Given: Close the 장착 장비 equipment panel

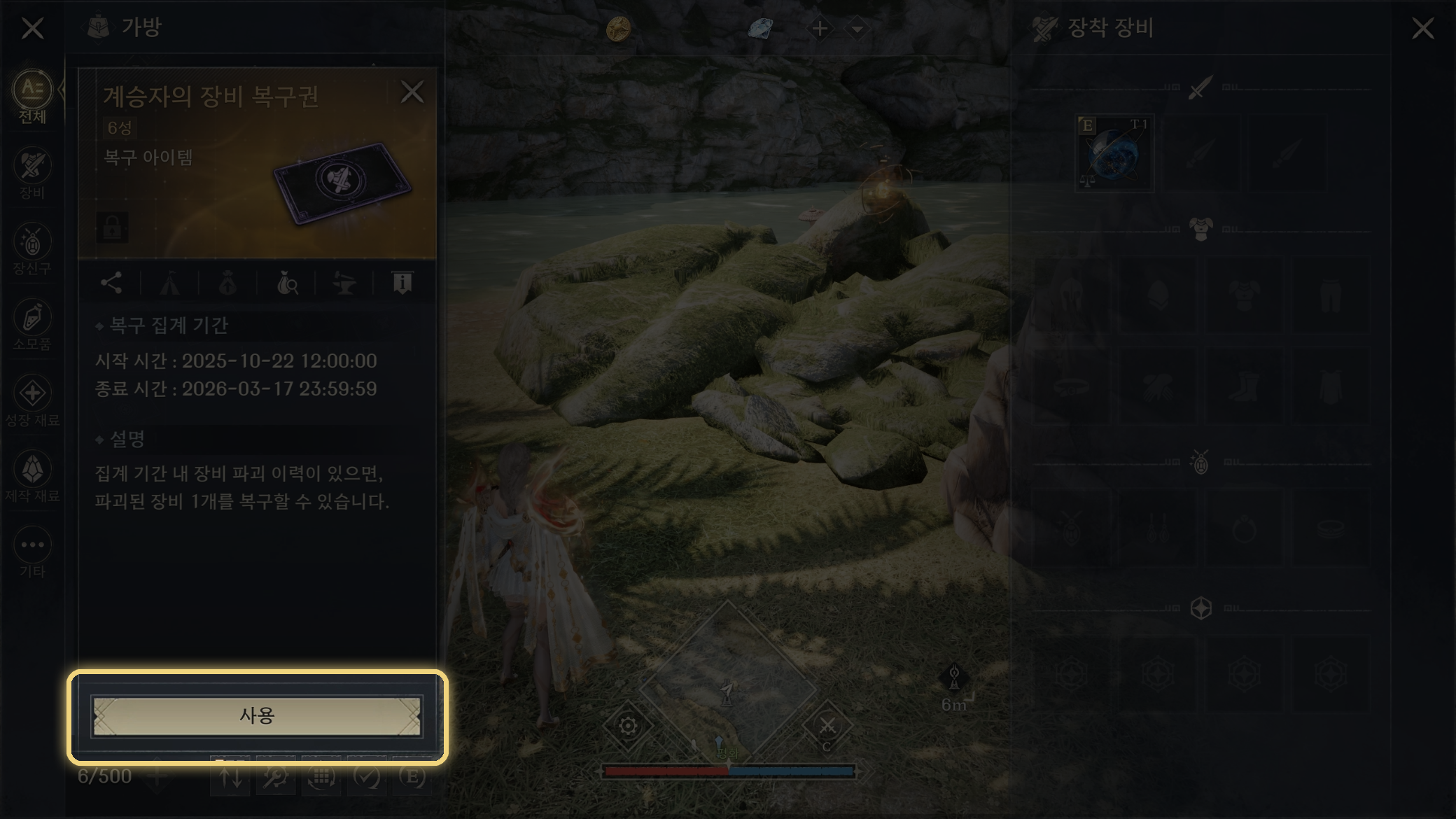Looking at the screenshot, I should pyautogui.click(x=1422, y=29).
